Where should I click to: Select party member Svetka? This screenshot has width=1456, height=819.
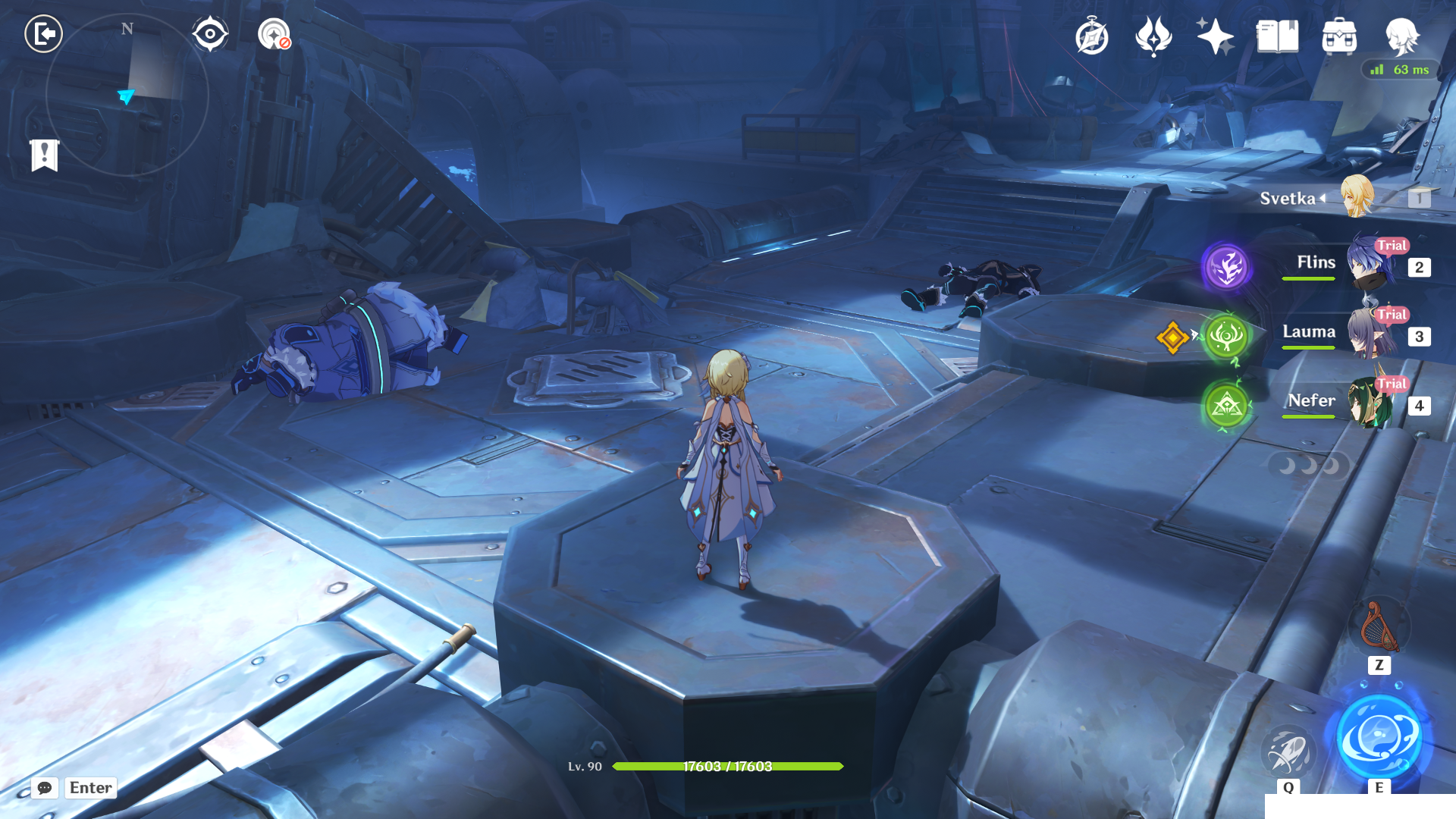click(1356, 197)
